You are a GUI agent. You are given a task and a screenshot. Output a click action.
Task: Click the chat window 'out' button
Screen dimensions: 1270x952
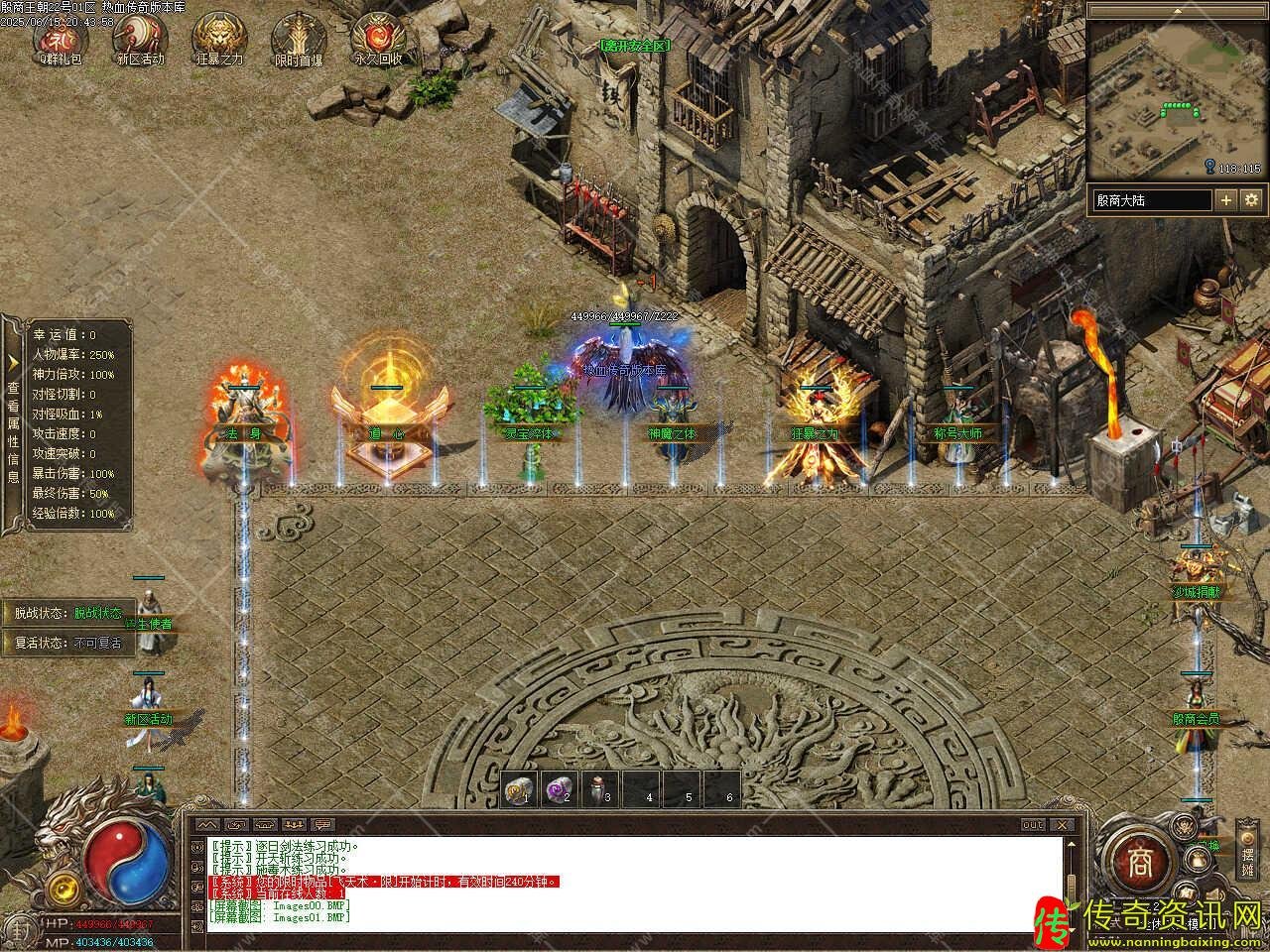click(1033, 824)
